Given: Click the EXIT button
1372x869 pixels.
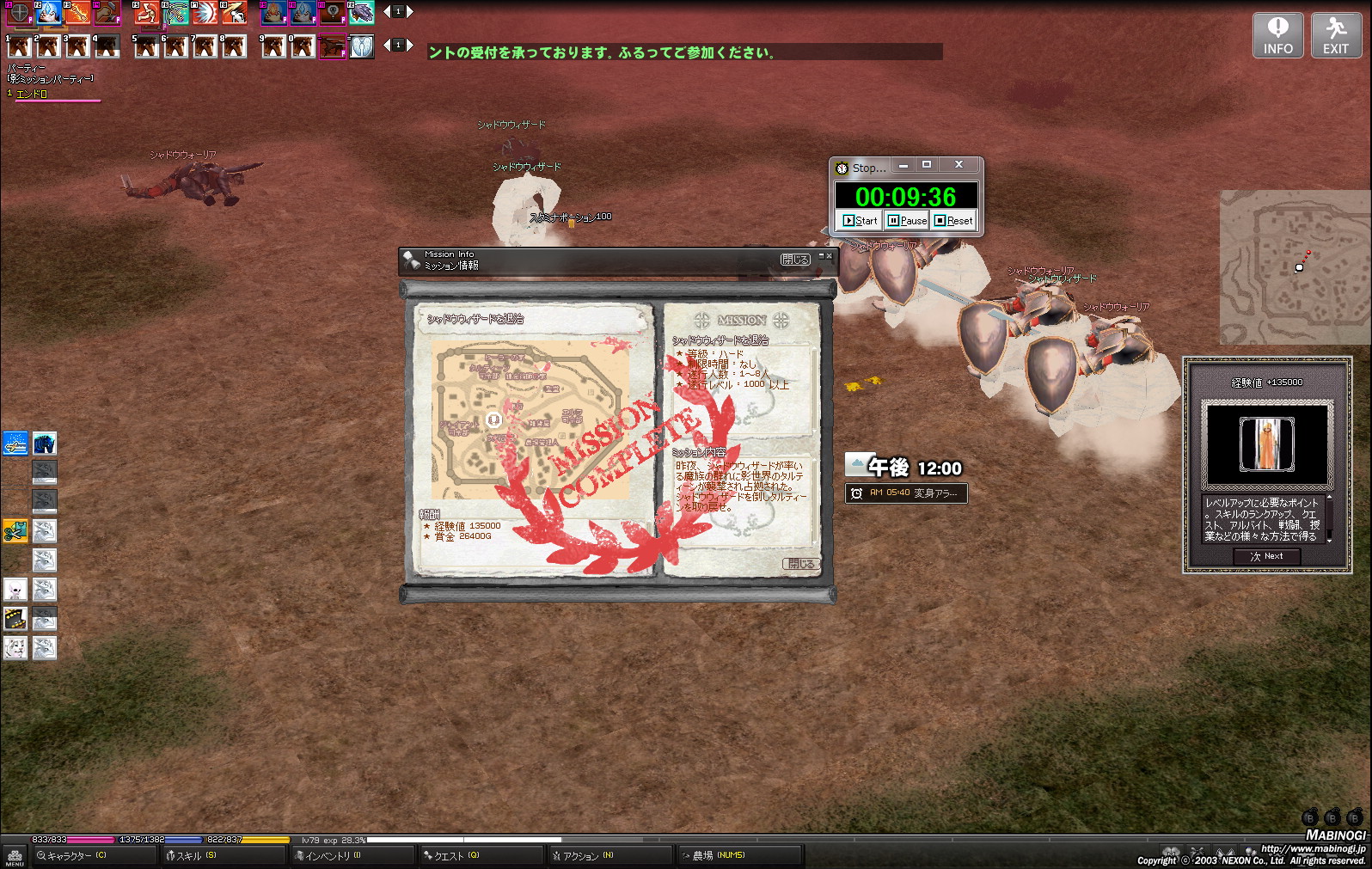Looking at the screenshot, I should coord(1335,36).
